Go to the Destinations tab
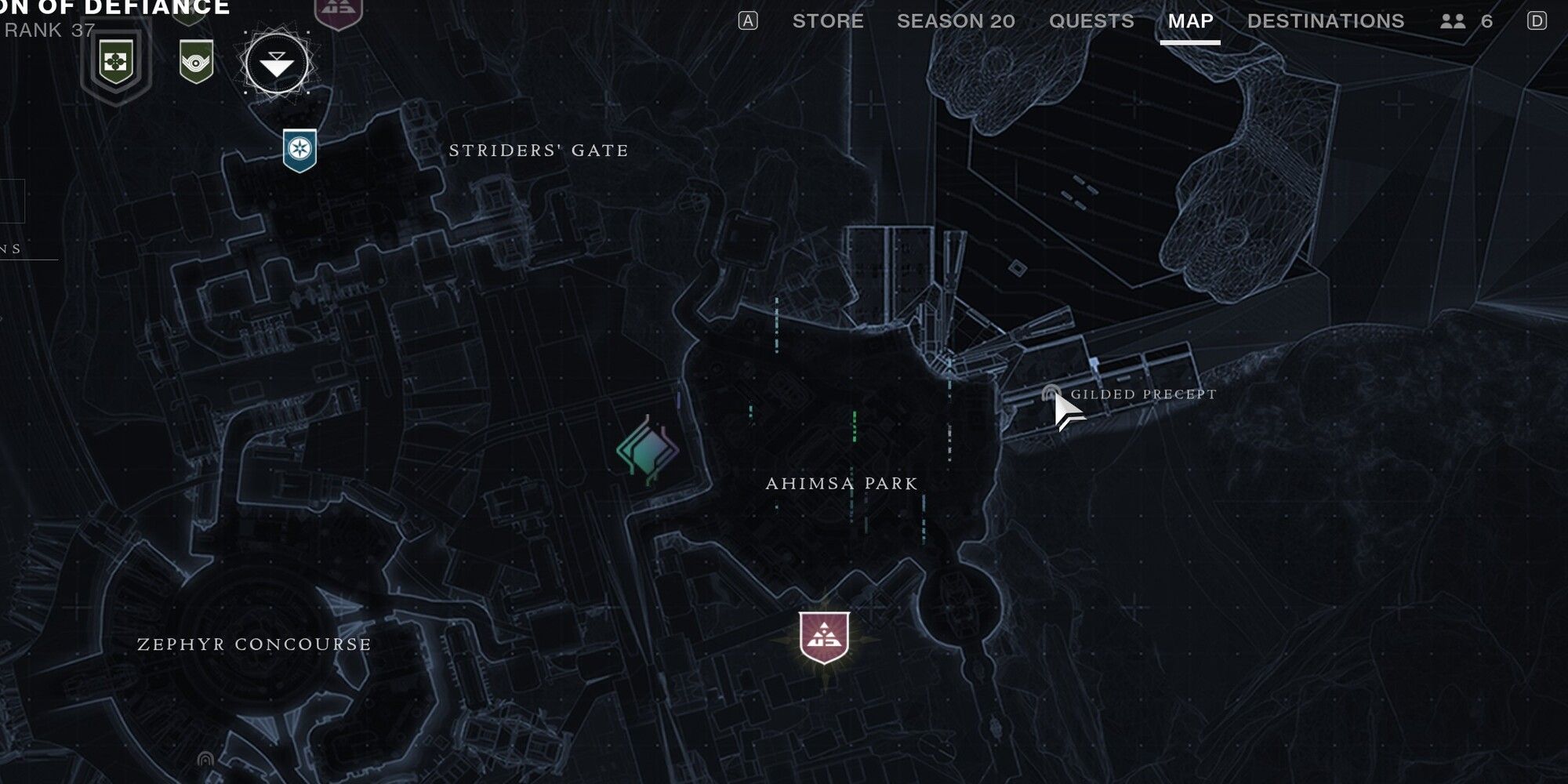Image resolution: width=1568 pixels, height=784 pixels. tap(1325, 21)
